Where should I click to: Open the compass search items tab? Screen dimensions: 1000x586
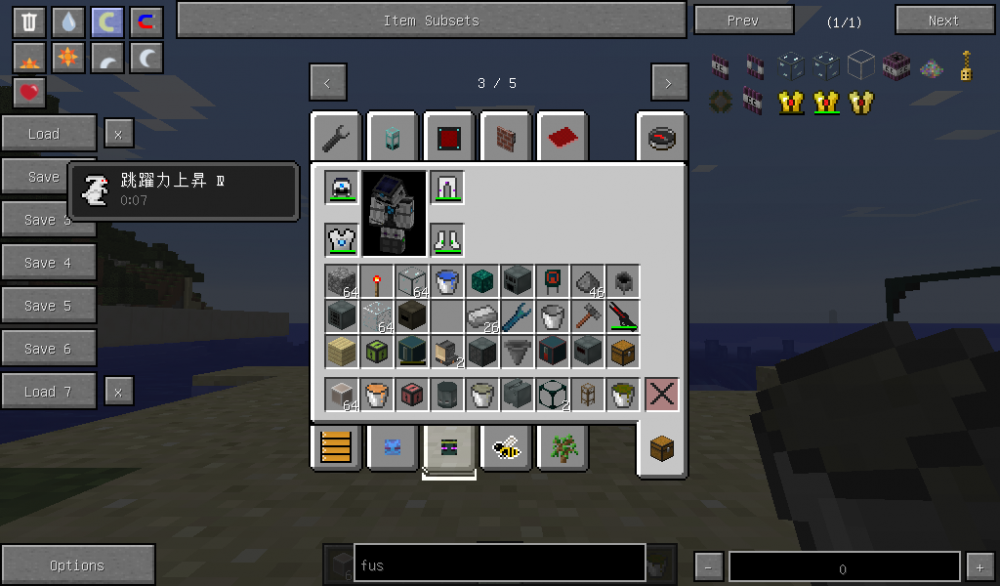pyautogui.click(x=661, y=137)
